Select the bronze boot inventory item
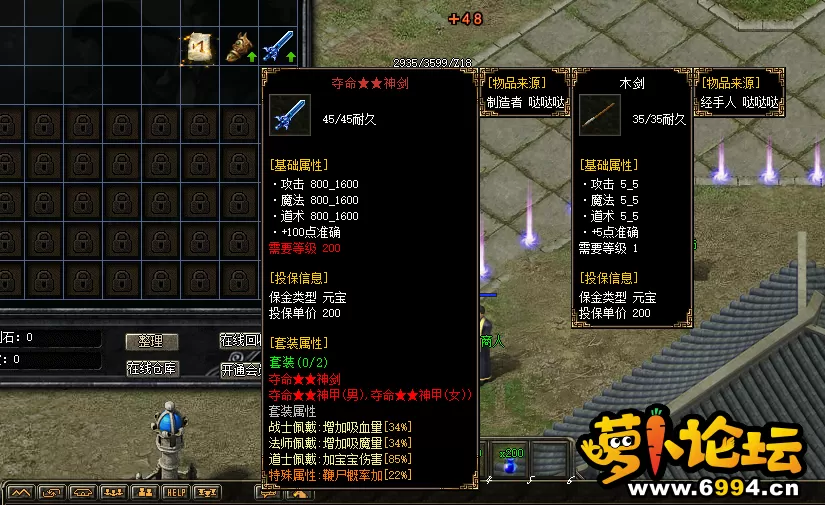This screenshot has height=505, width=825. (x=238, y=47)
